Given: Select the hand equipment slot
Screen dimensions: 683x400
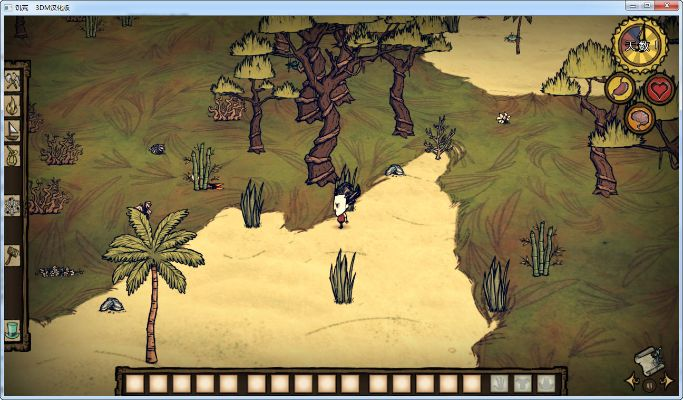Looking at the screenshot, I should tap(498, 383).
